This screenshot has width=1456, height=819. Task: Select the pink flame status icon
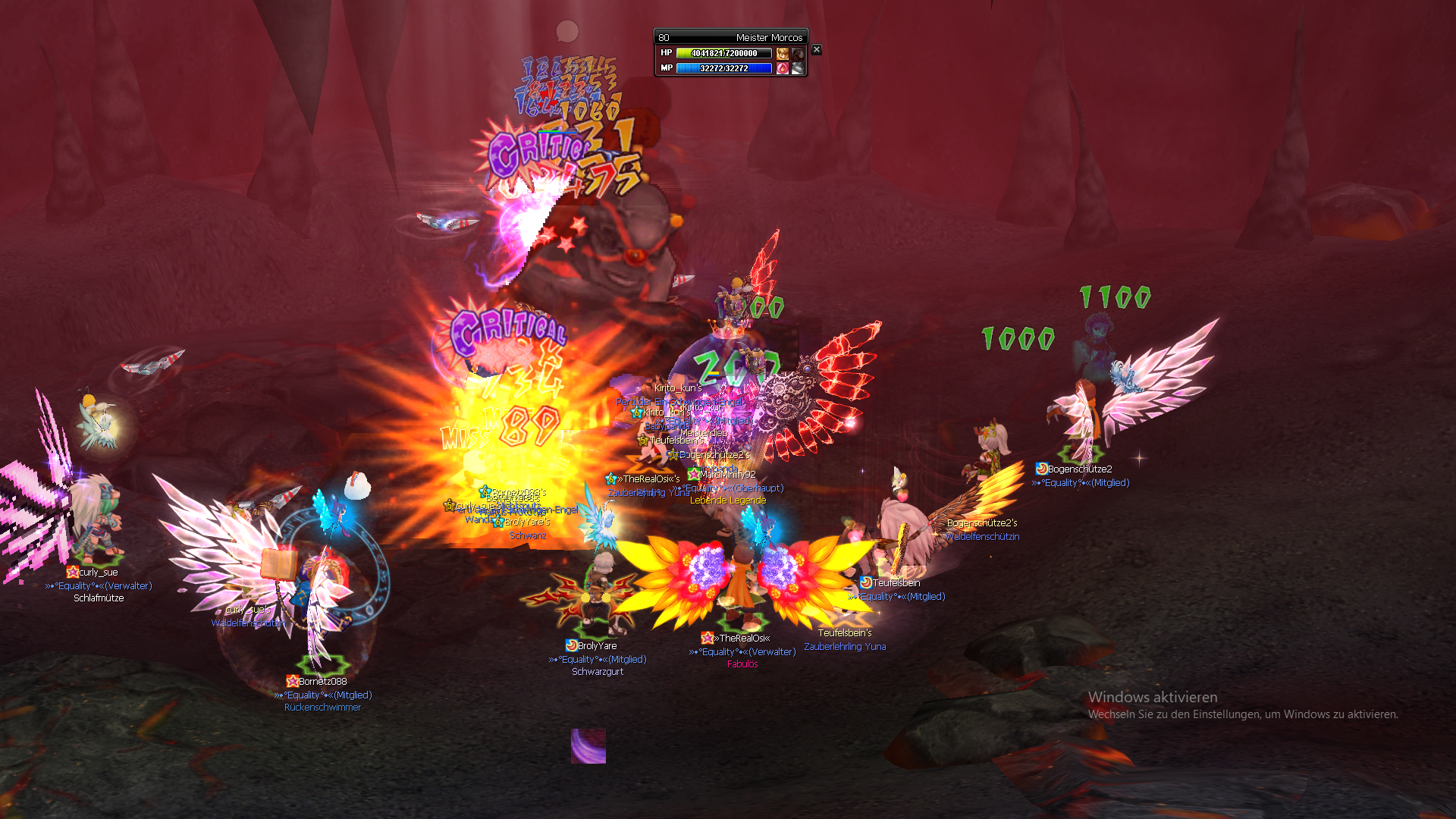pyautogui.click(x=783, y=68)
